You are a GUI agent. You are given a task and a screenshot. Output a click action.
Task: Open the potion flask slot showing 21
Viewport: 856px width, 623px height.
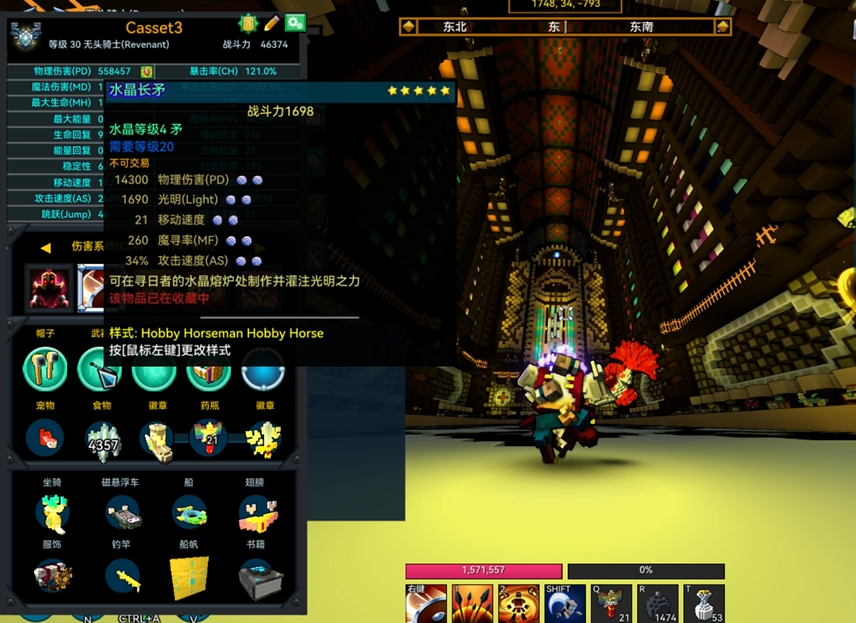click(210, 437)
